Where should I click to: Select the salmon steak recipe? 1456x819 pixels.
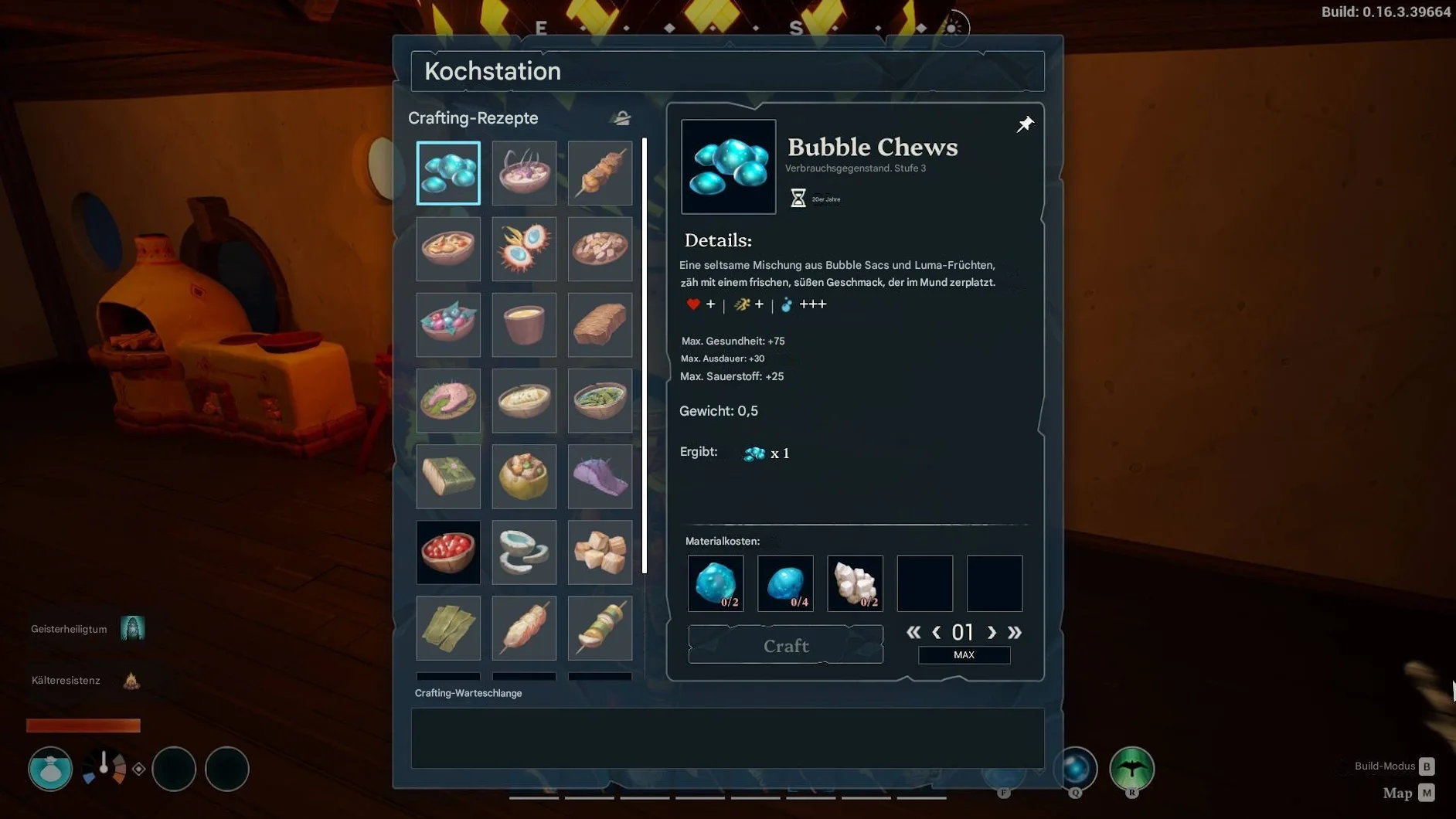point(448,400)
